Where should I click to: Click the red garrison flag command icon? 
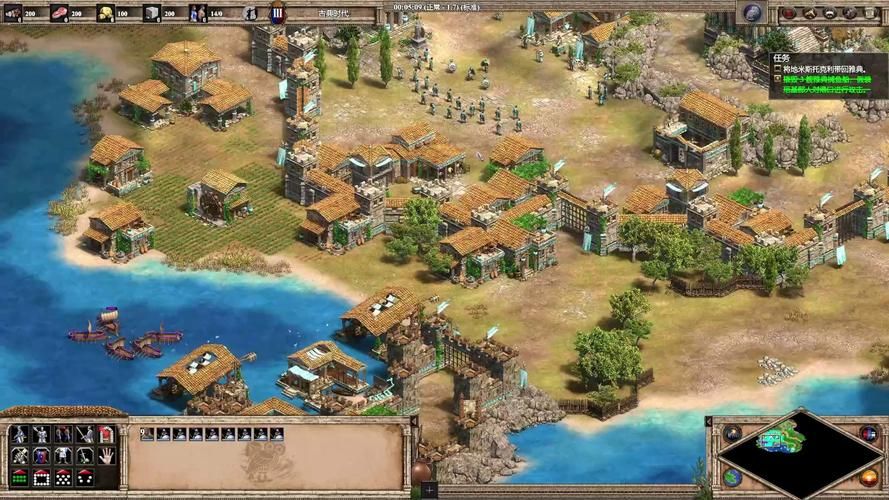pyautogui.click(x=107, y=434)
